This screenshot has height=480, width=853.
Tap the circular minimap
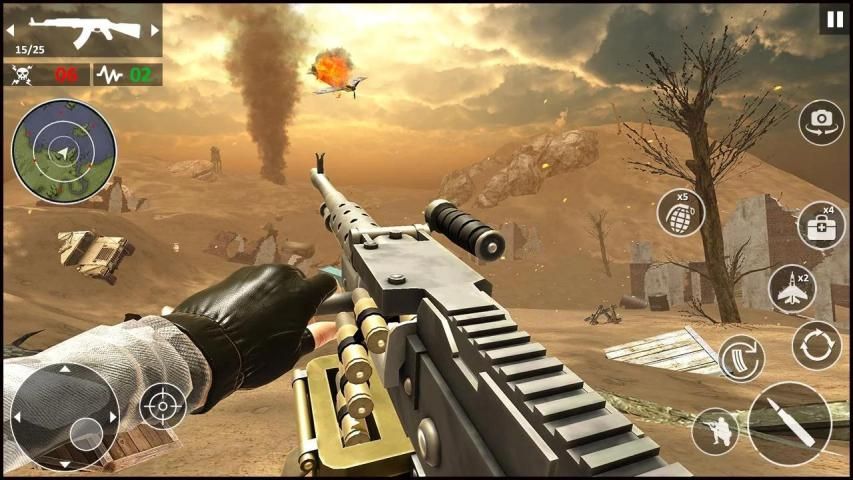(x=63, y=152)
